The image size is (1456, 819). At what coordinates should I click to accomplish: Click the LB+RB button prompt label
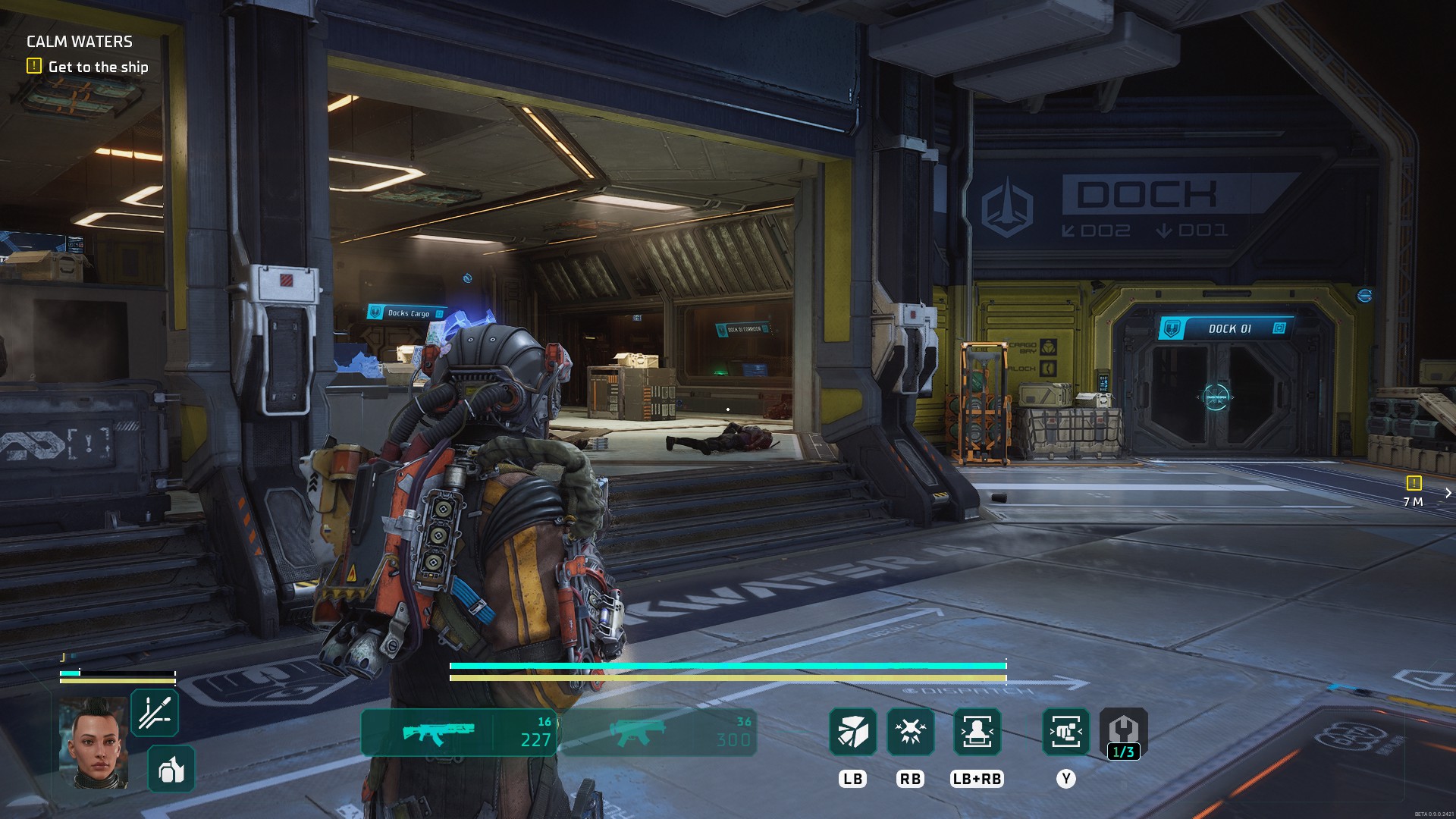click(x=978, y=778)
